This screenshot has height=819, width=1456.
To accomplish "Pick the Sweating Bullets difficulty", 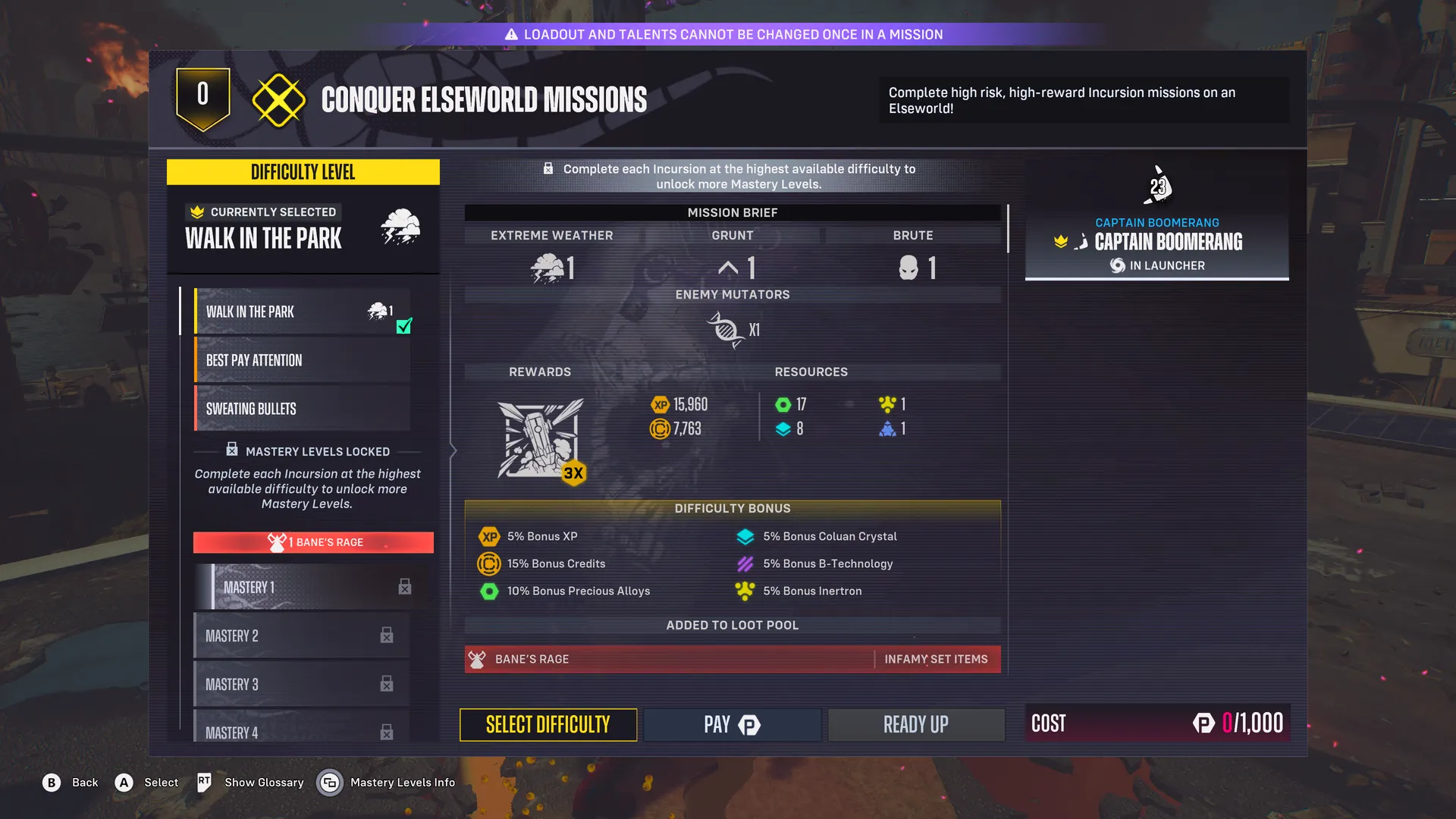I will click(302, 409).
